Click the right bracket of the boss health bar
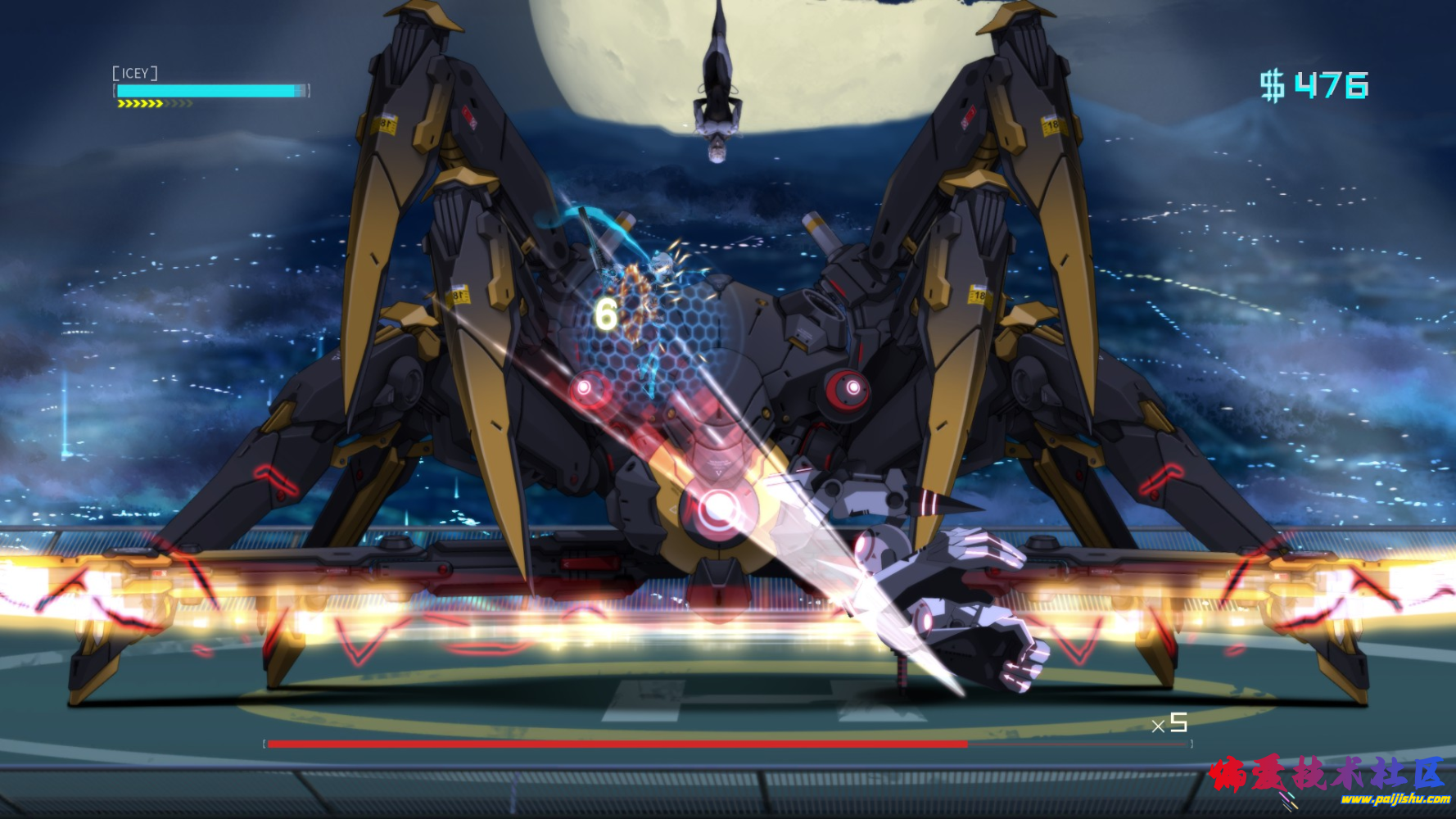 point(1191,743)
